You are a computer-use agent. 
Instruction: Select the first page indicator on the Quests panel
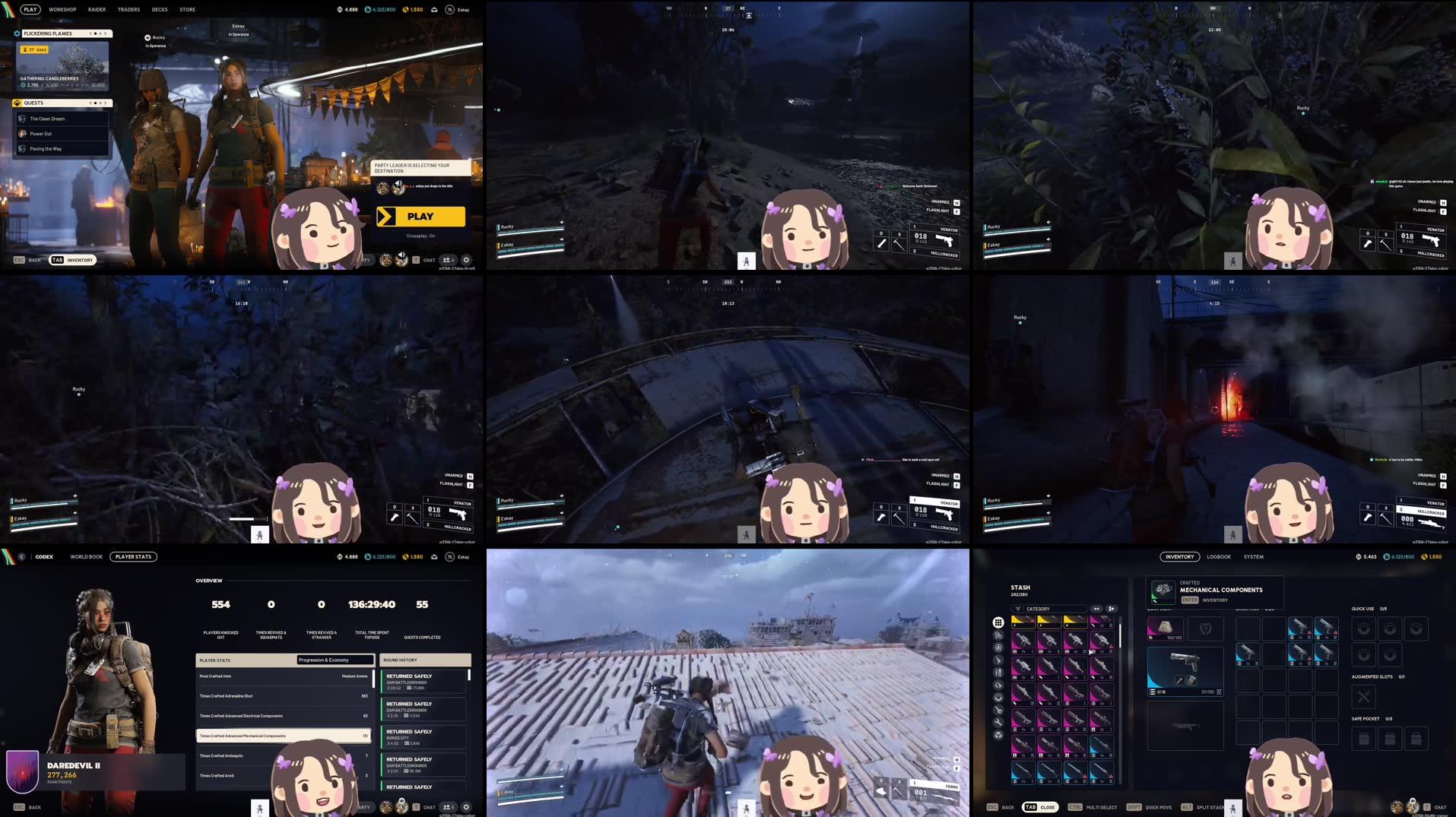96,103
